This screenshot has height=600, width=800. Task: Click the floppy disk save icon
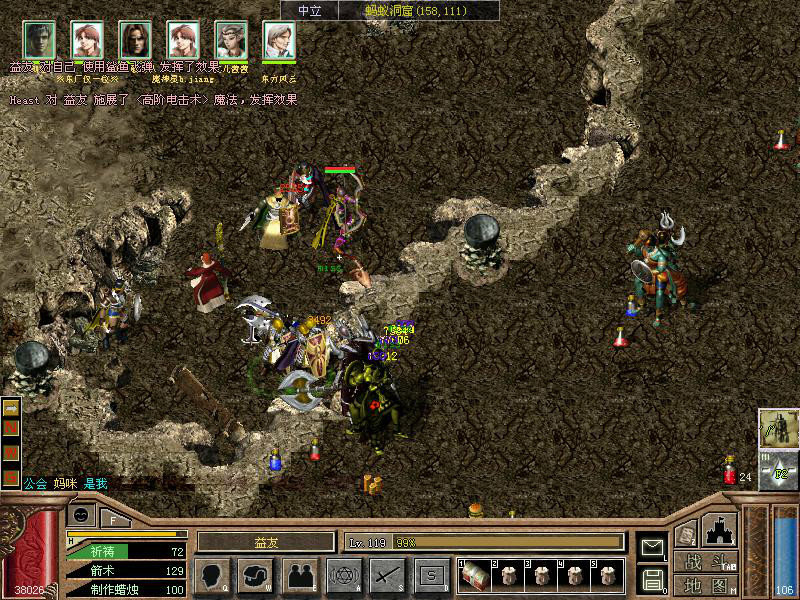(652, 579)
